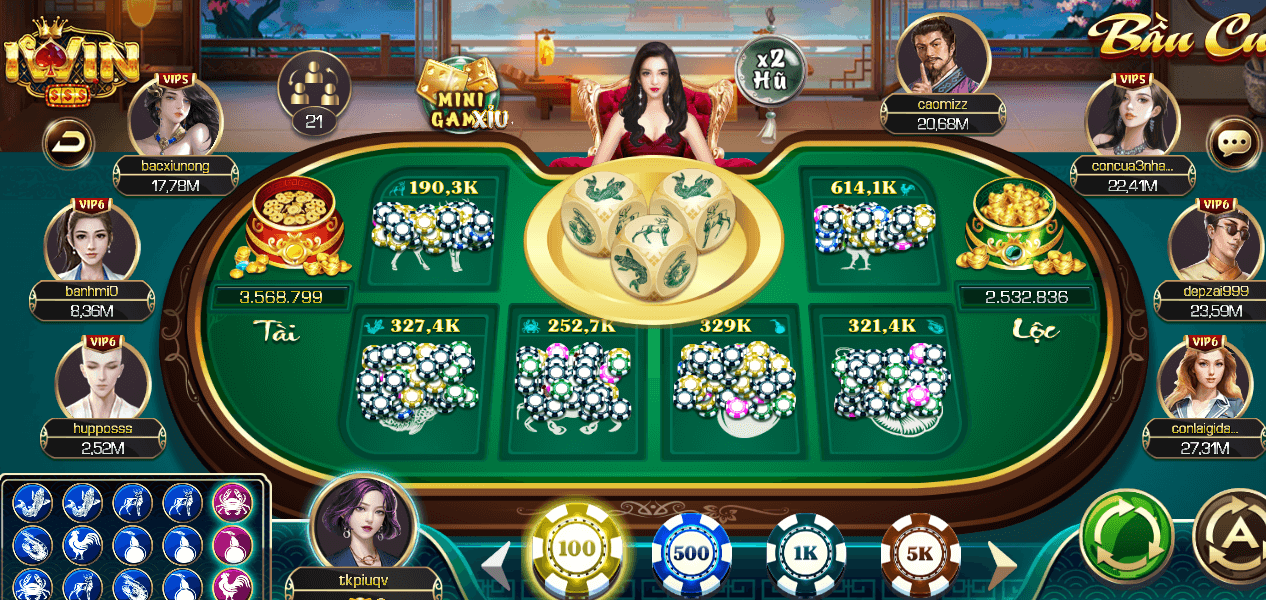Select the 100 chip
Viewport: 1266px width, 600px height.
pyautogui.click(x=576, y=550)
